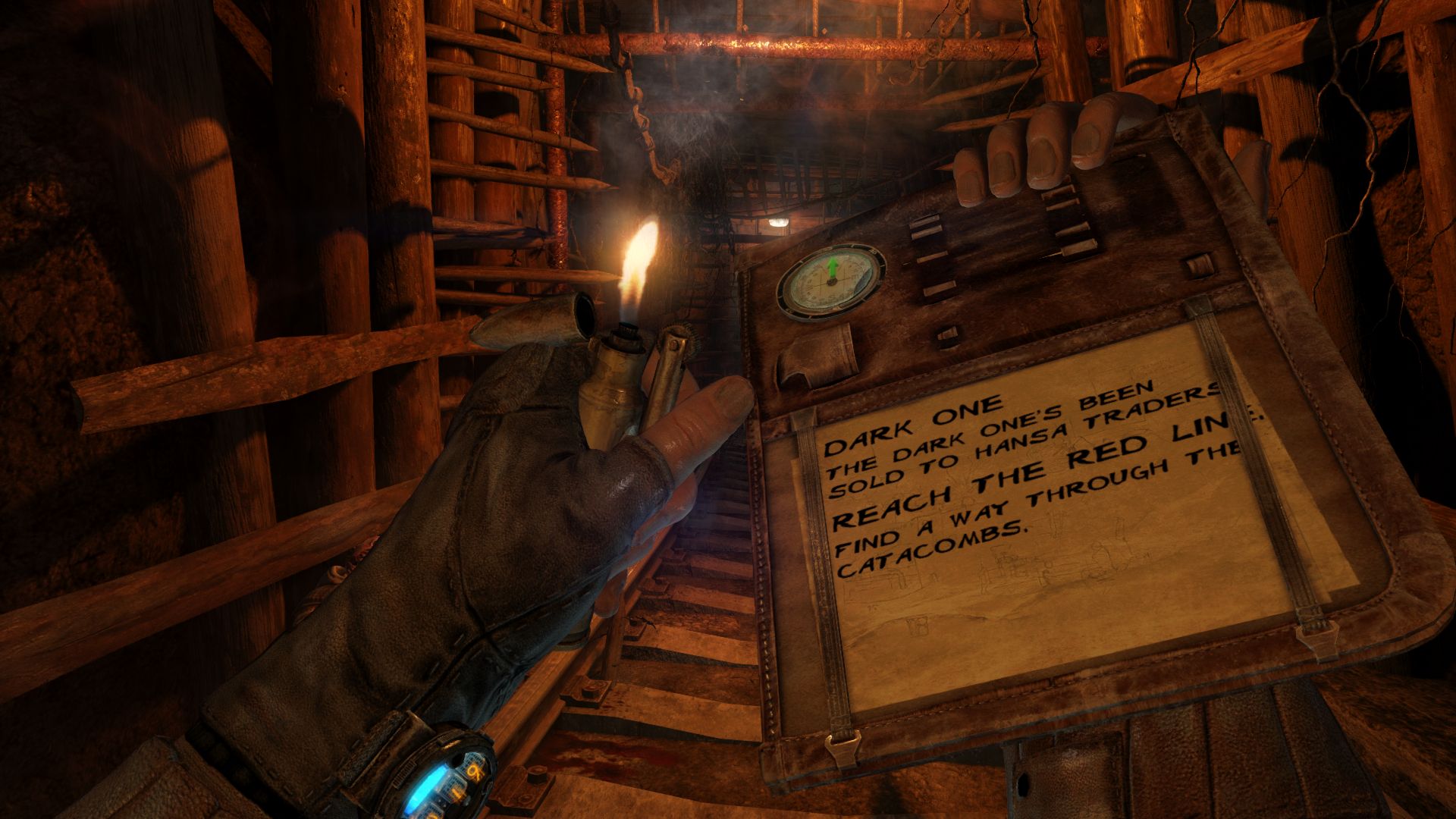This screenshot has width=1456, height=819.
Task: Click the green-arrow compass on the clipboard
Action: pos(831,279)
